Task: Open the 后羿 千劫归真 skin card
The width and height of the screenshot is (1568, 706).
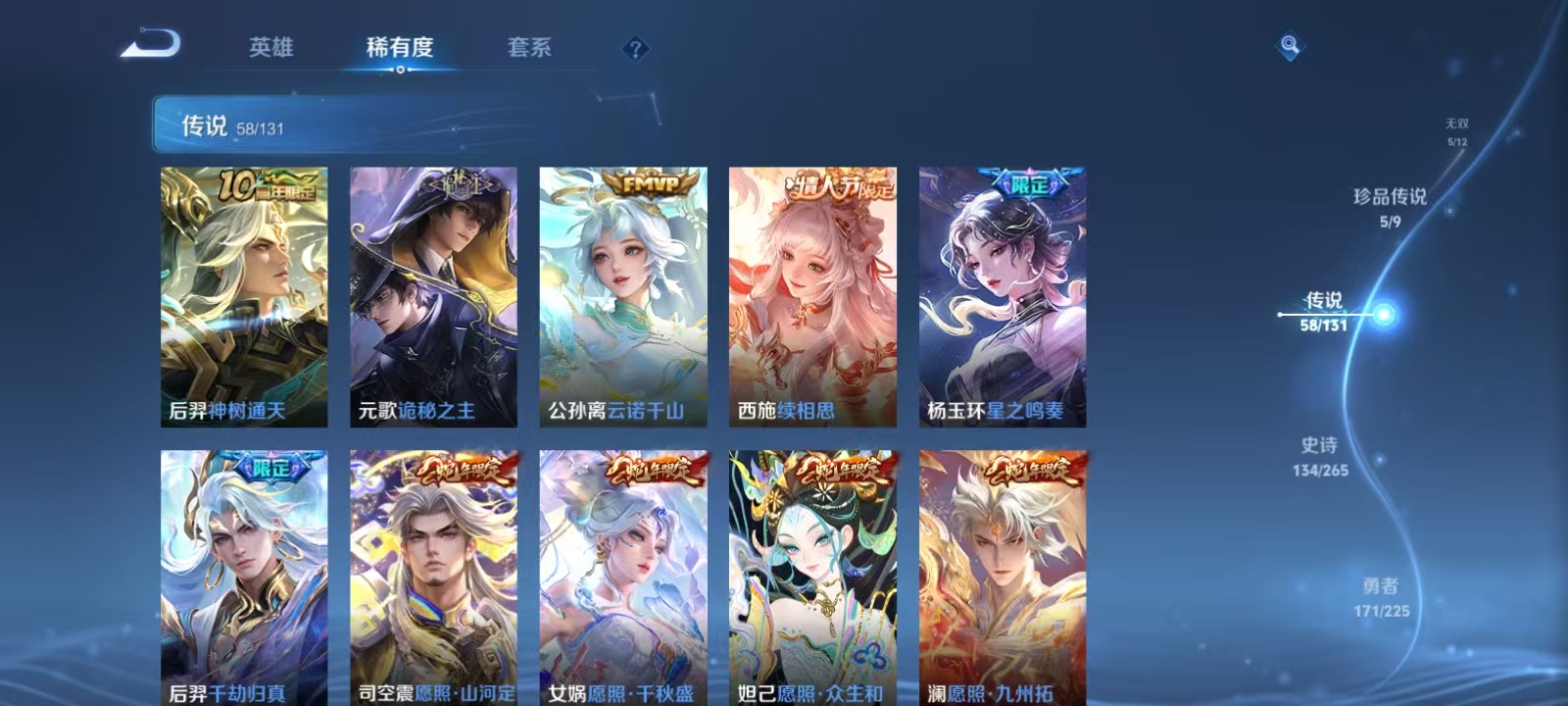Action: [243, 574]
